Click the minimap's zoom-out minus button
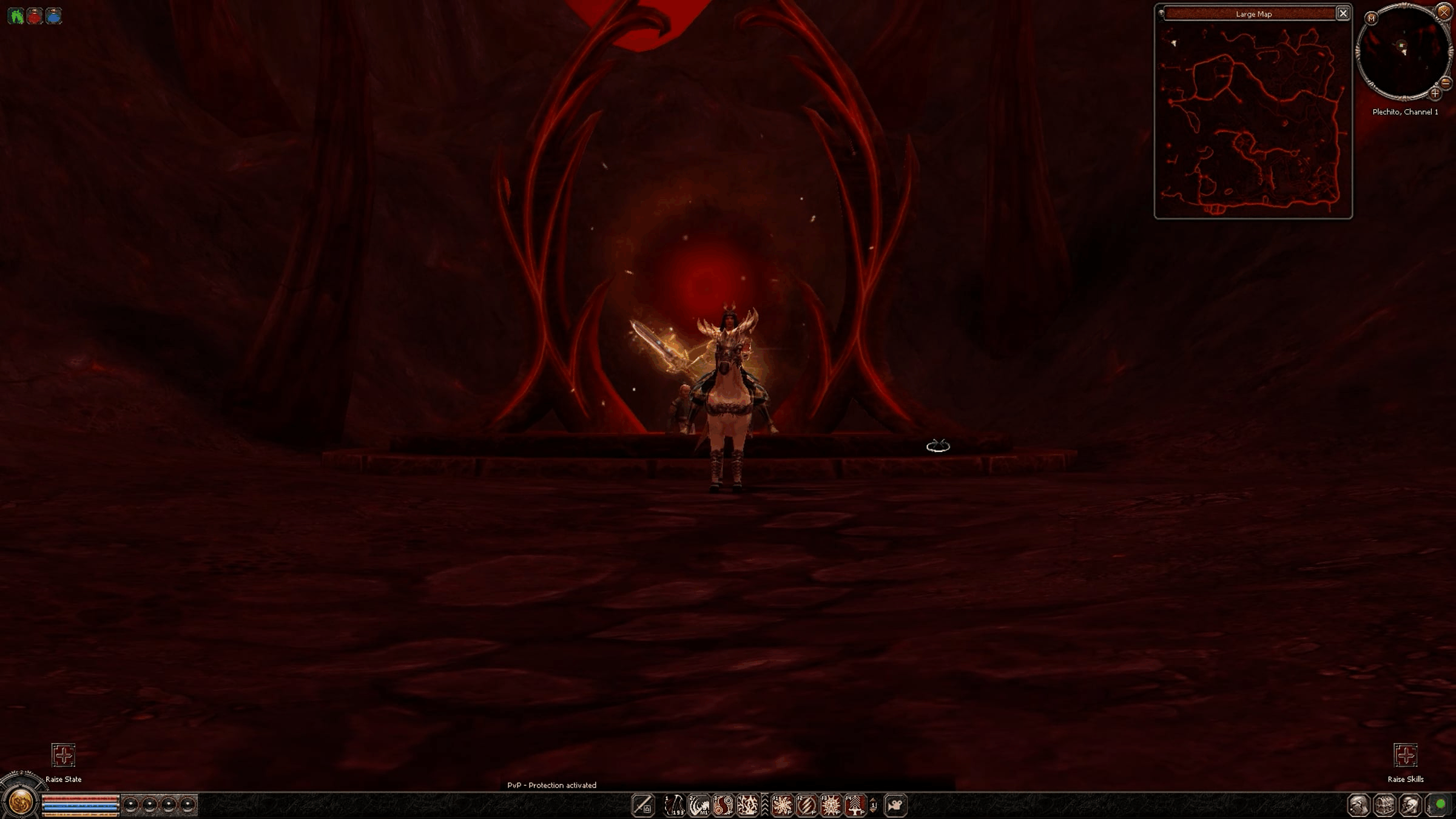 click(1446, 83)
